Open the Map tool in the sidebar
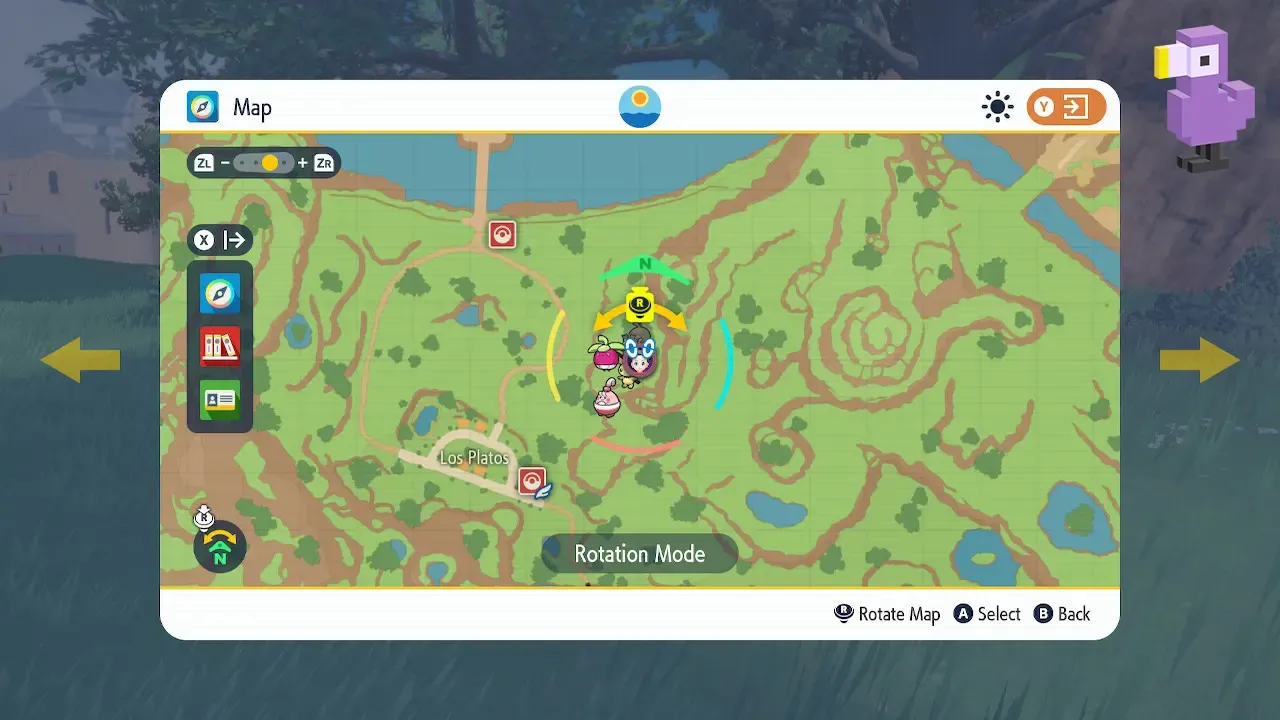This screenshot has width=1280, height=720. pyautogui.click(x=219, y=293)
